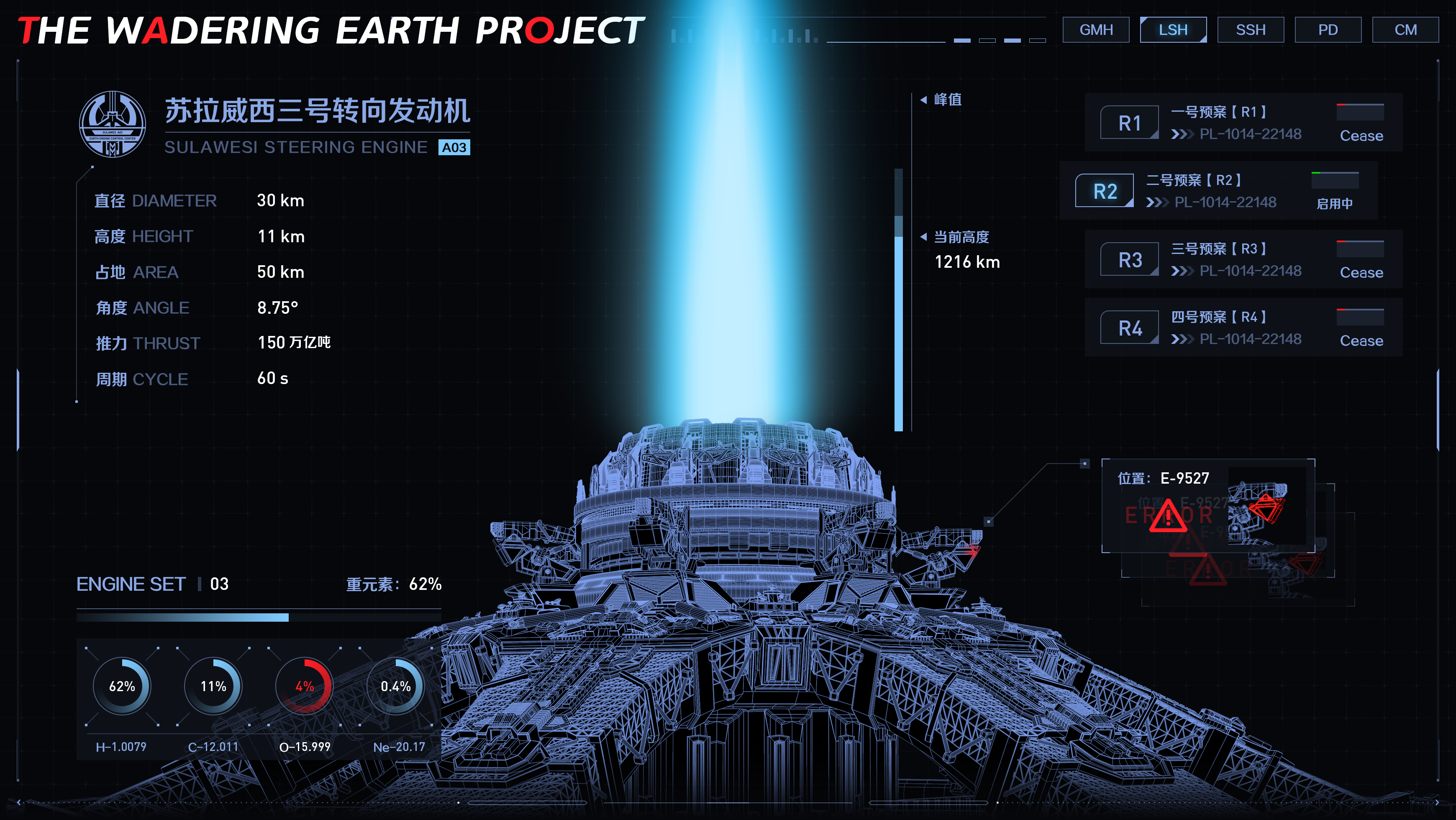Pick the R4 plan button
The image size is (1456, 820).
click(x=1129, y=328)
